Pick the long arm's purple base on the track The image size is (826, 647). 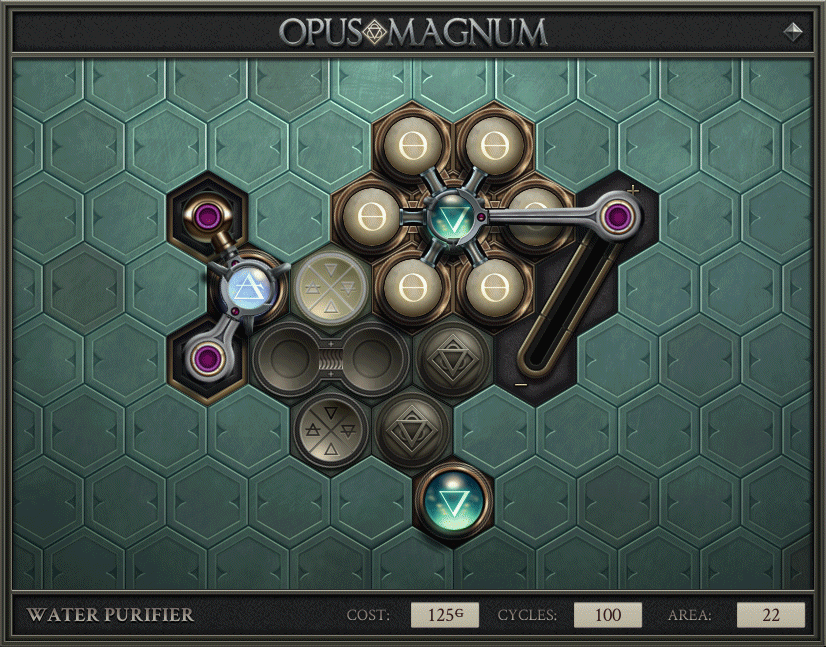(621, 214)
